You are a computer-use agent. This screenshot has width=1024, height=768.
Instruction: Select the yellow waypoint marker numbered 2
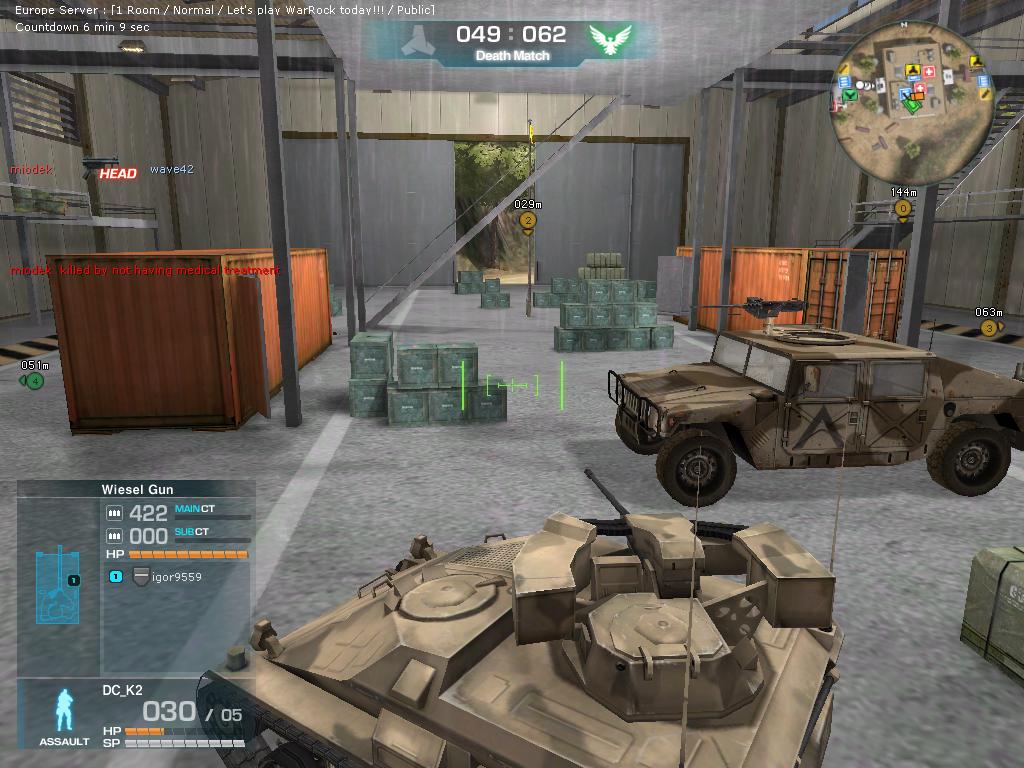point(528,220)
